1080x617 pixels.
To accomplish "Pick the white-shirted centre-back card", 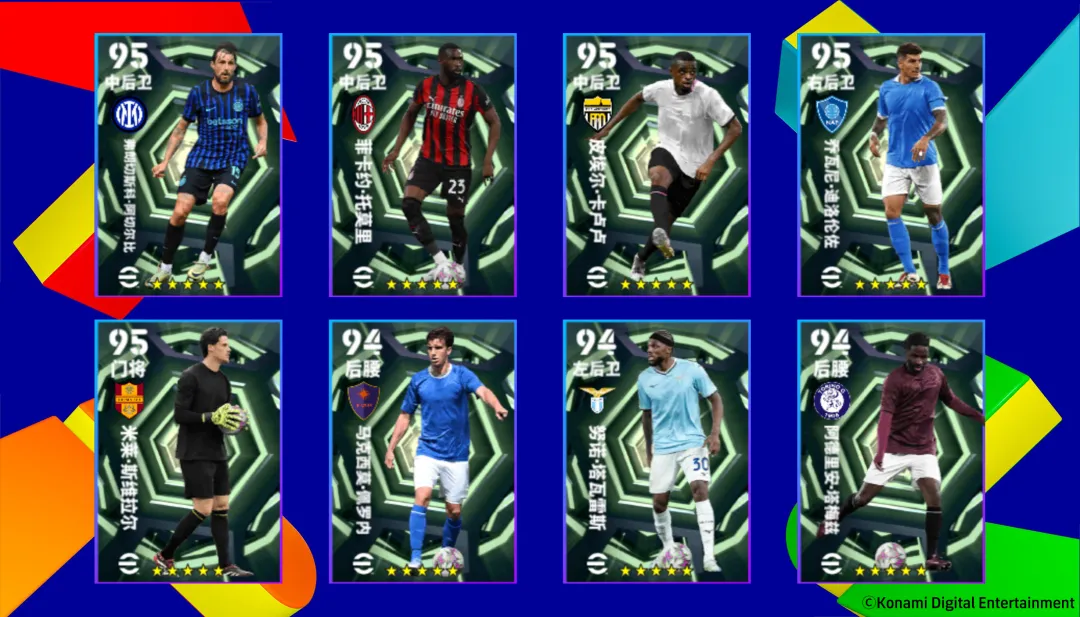I will pos(656,165).
